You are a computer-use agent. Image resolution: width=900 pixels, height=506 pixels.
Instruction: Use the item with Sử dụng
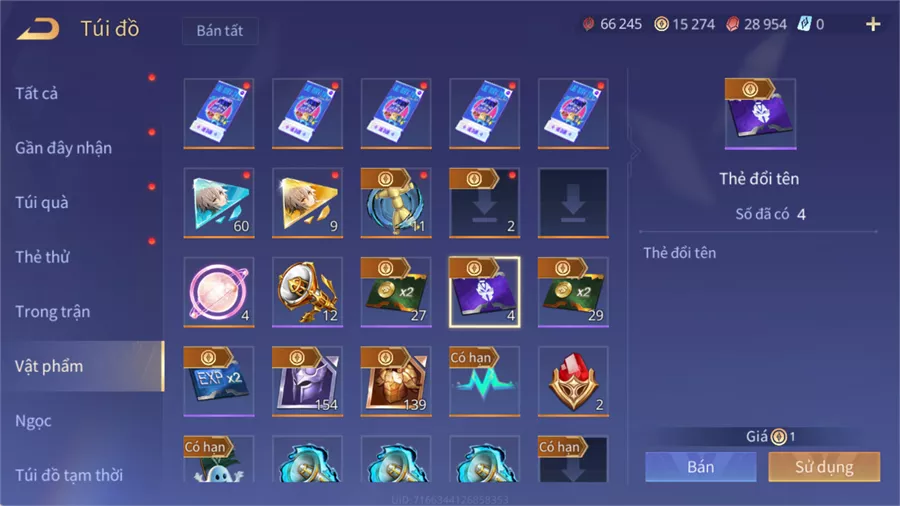[x=824, y=467]
